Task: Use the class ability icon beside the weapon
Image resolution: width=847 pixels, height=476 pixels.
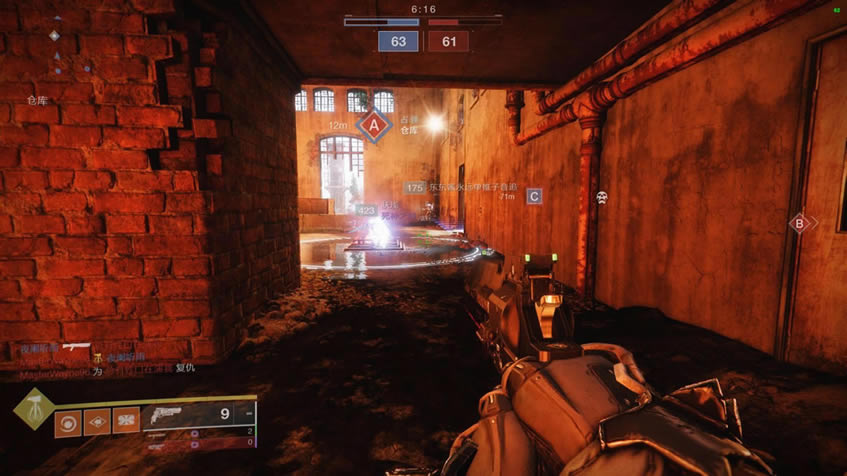Action: (x=126, y=421)
